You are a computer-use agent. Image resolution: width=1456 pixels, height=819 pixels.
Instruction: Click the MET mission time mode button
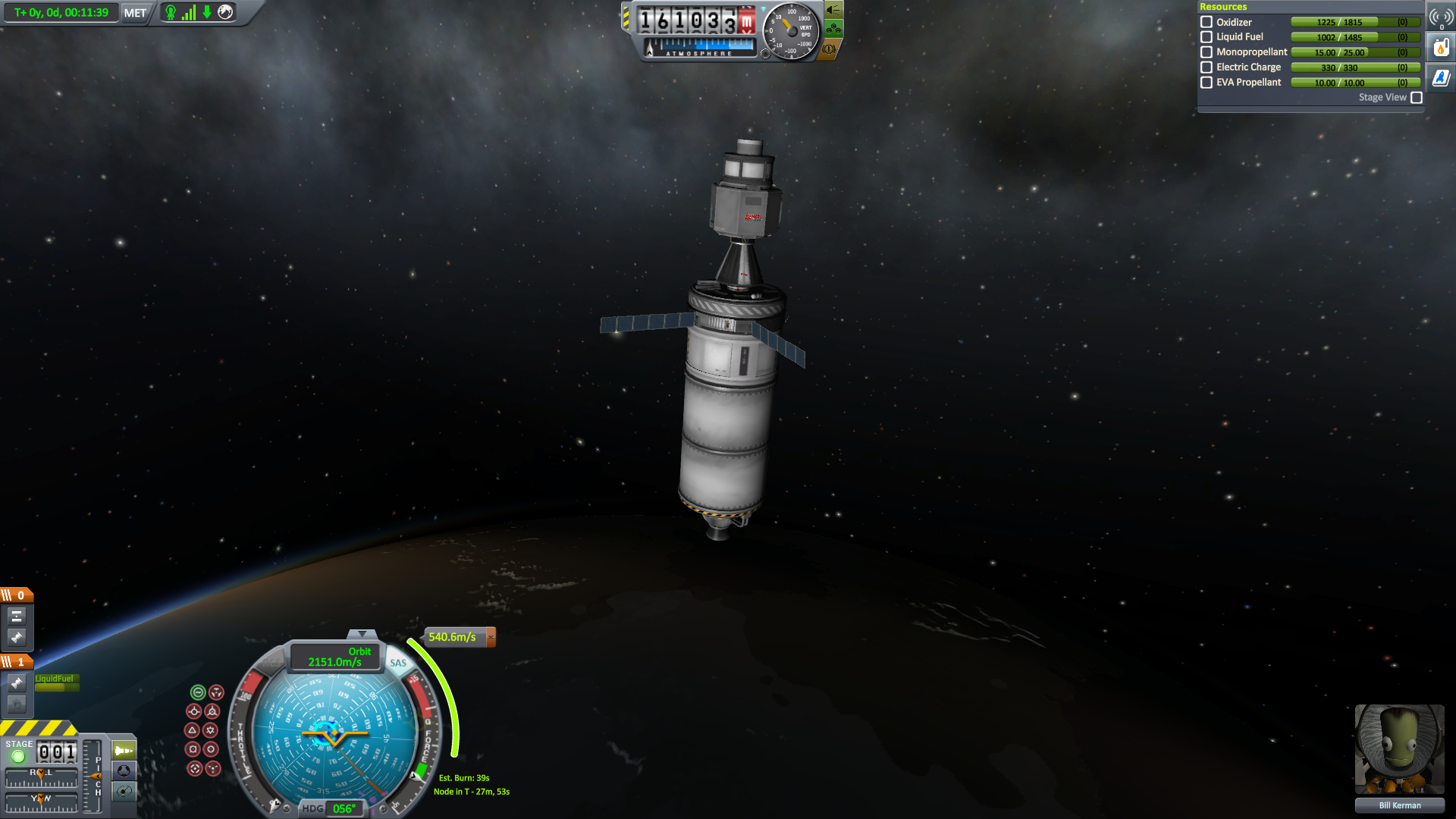tap(135, 13)
